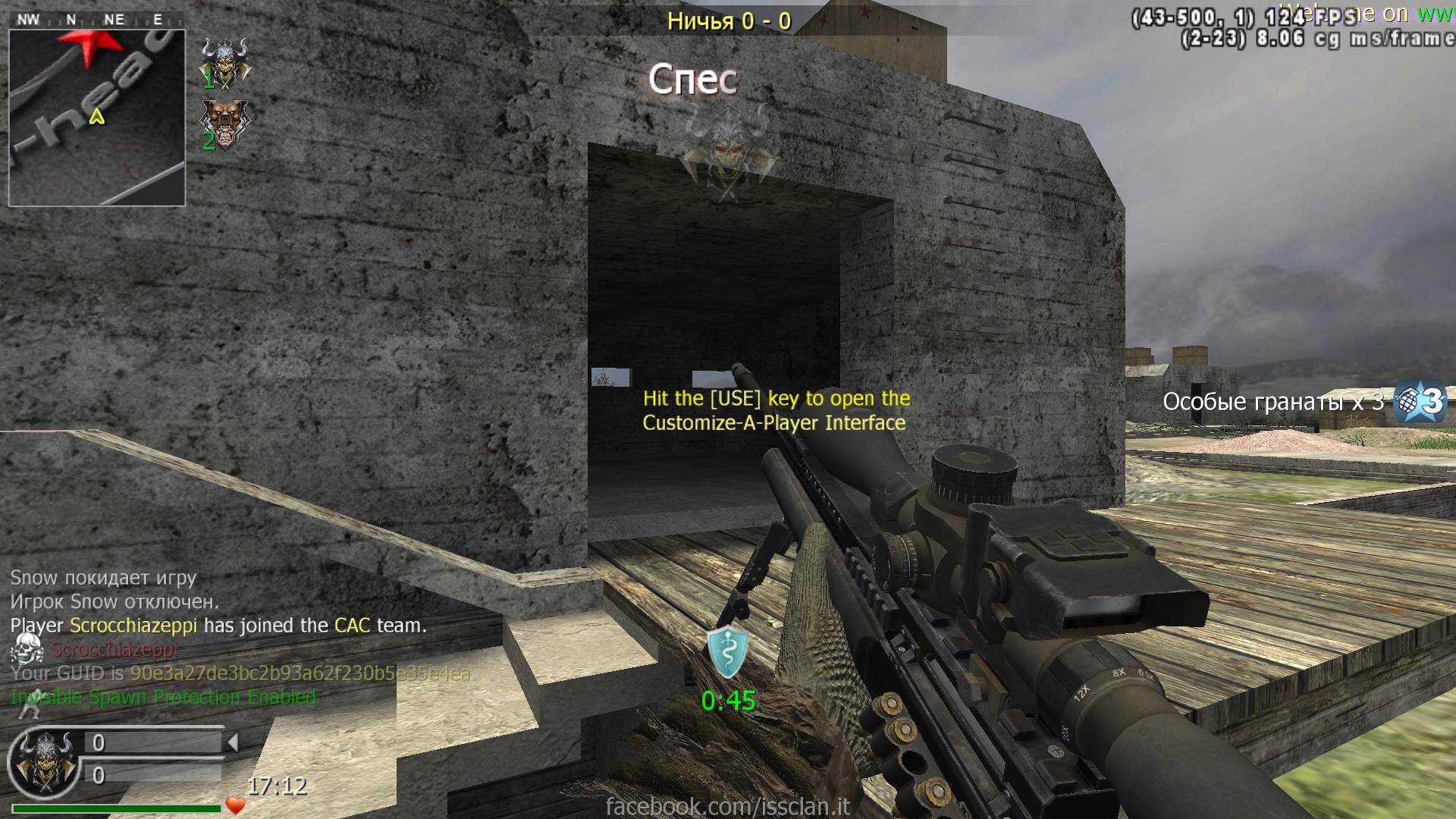The width and height of the screenshot is (1456, 819).
Task: Click the red heart health icon
Action: click(235, 805)
